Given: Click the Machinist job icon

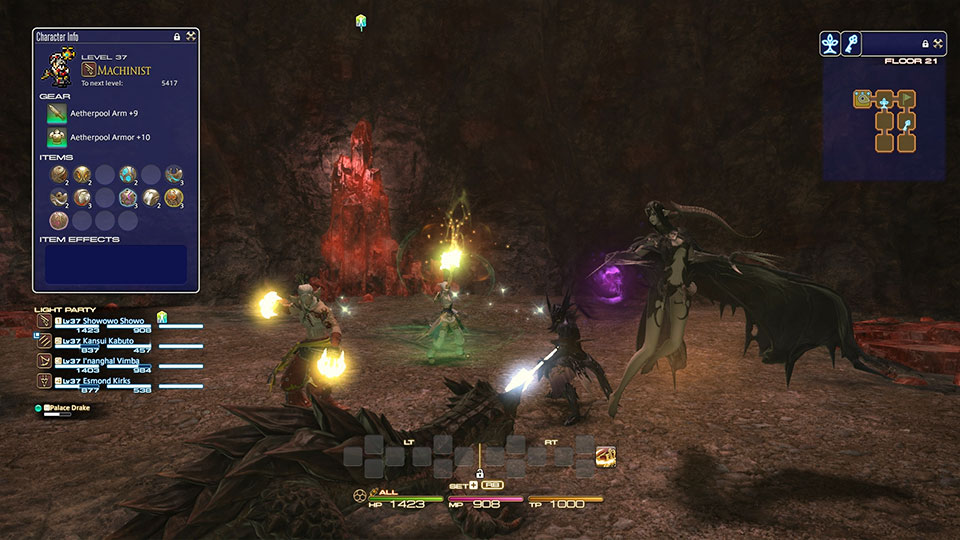Looking at the screenshot, I should pyautogui.click(x=88, y=69).
